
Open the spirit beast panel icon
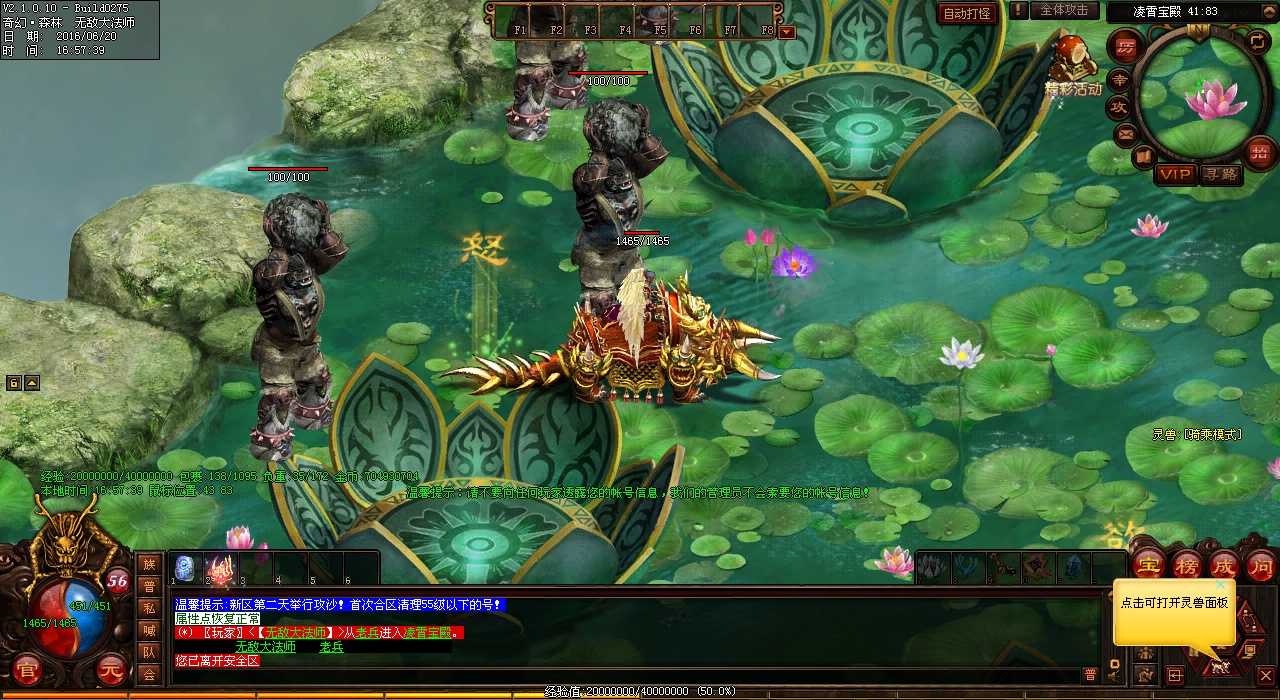click(x=1218, y=664)
